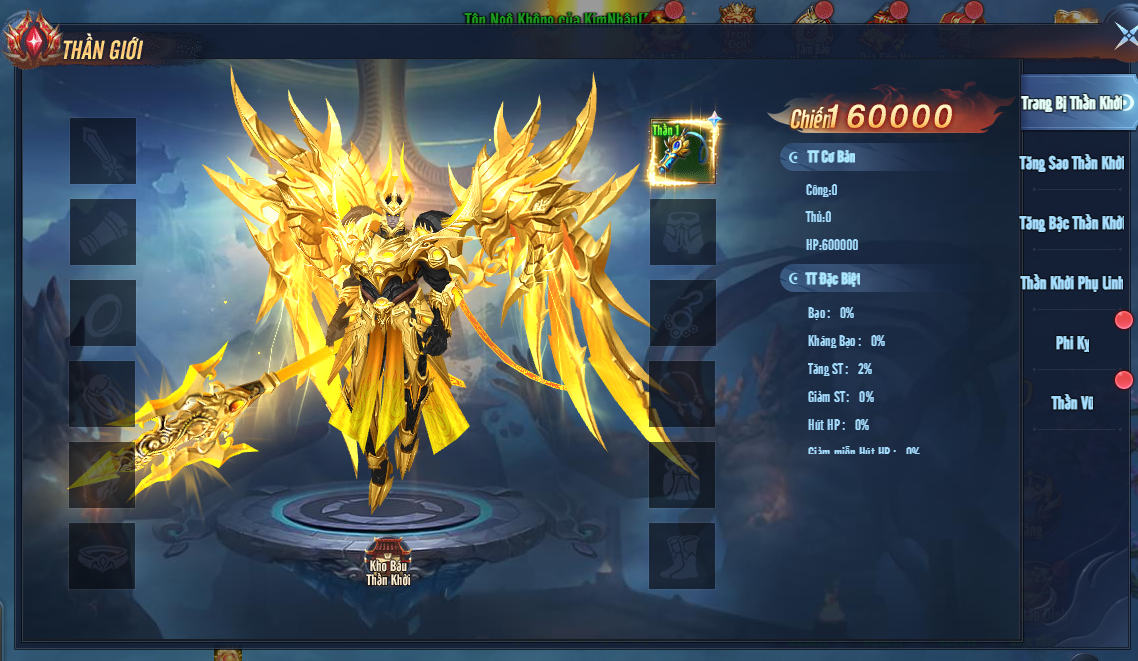
Task: Click the empty sword equipment slot
Action: pos(102,151)
